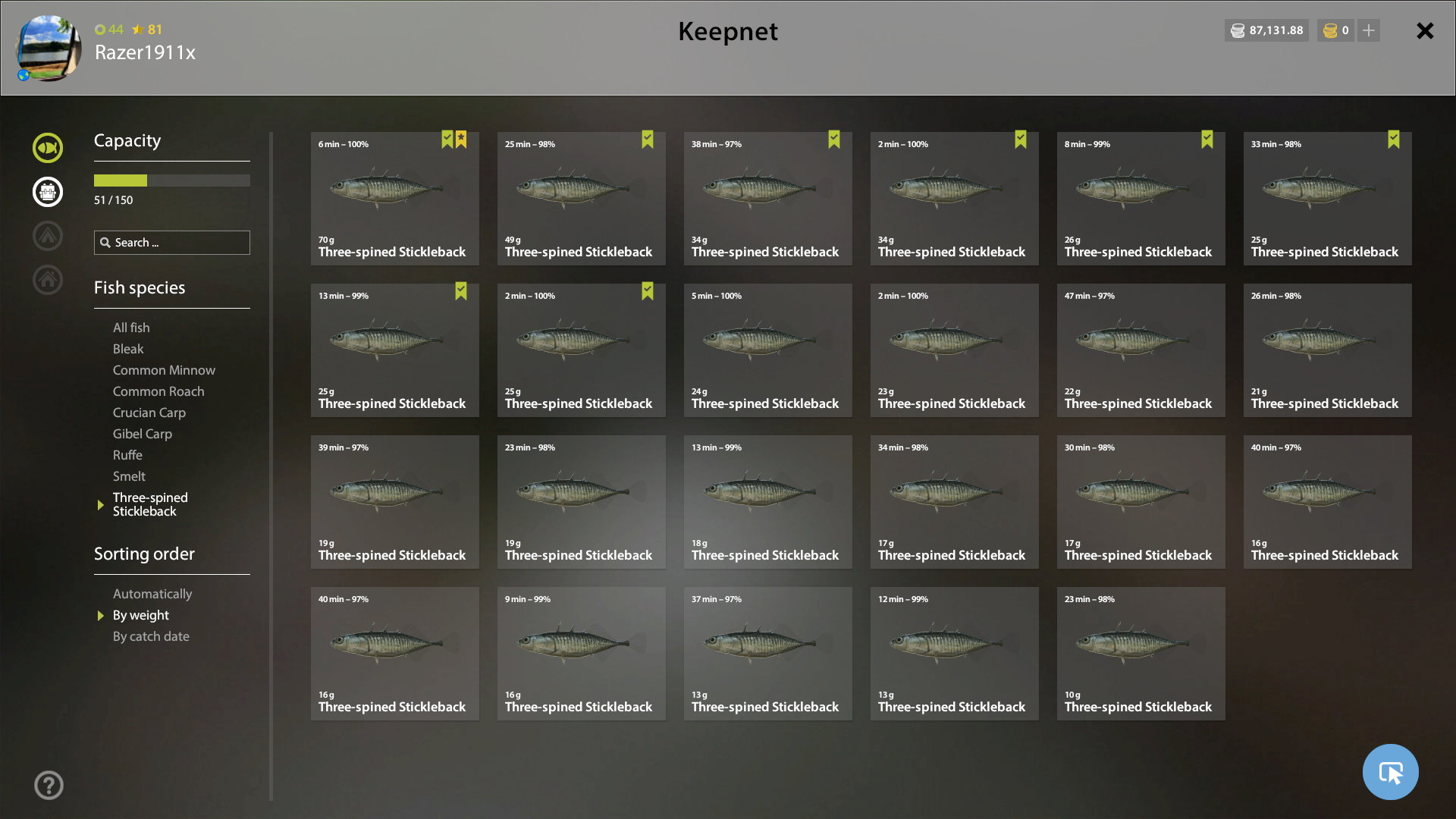Click the Search fish input field
Image resolution: width=1456 pixels, height=819 pixels.
(x=172, y=243)
